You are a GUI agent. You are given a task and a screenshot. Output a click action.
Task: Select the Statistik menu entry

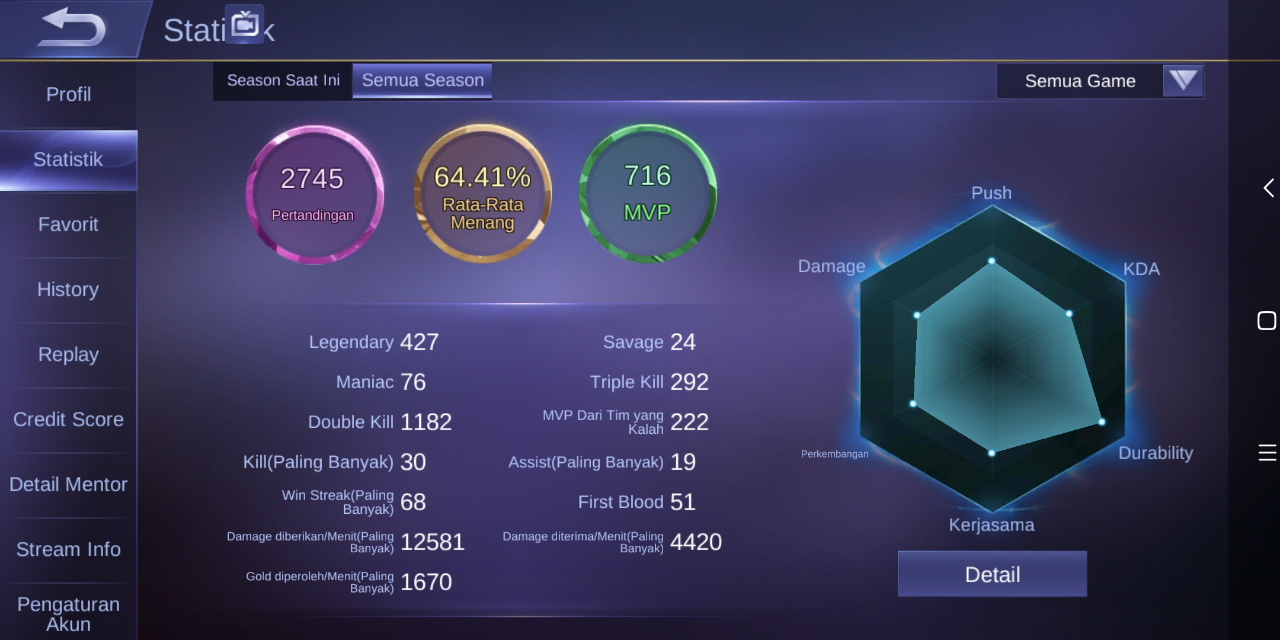[x=68, y=159]
